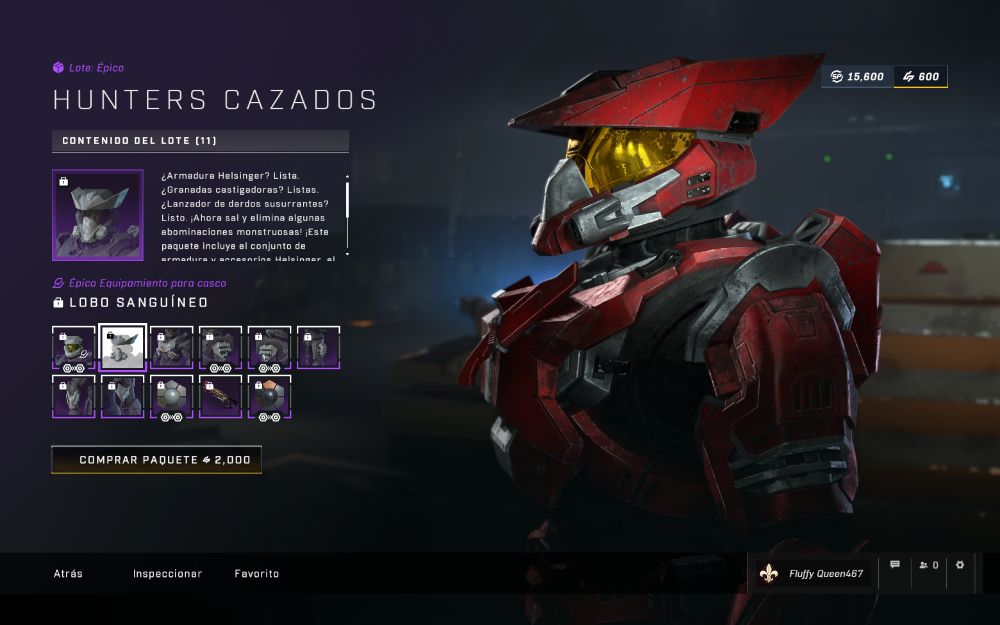Open the friends list icon
The image size is (1000, 625).
[x=929, y=565]
